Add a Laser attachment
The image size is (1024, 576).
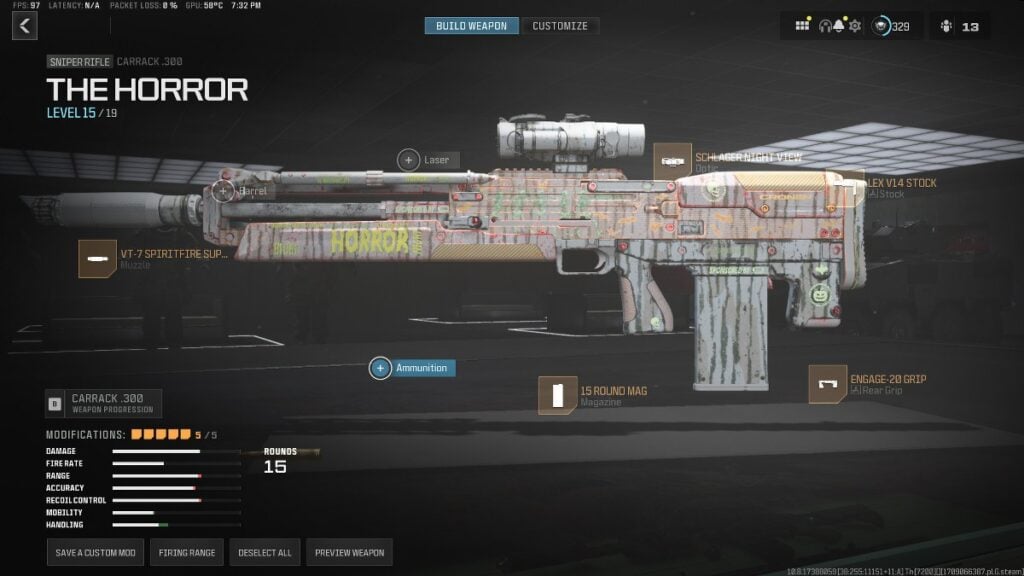point(409,159)
